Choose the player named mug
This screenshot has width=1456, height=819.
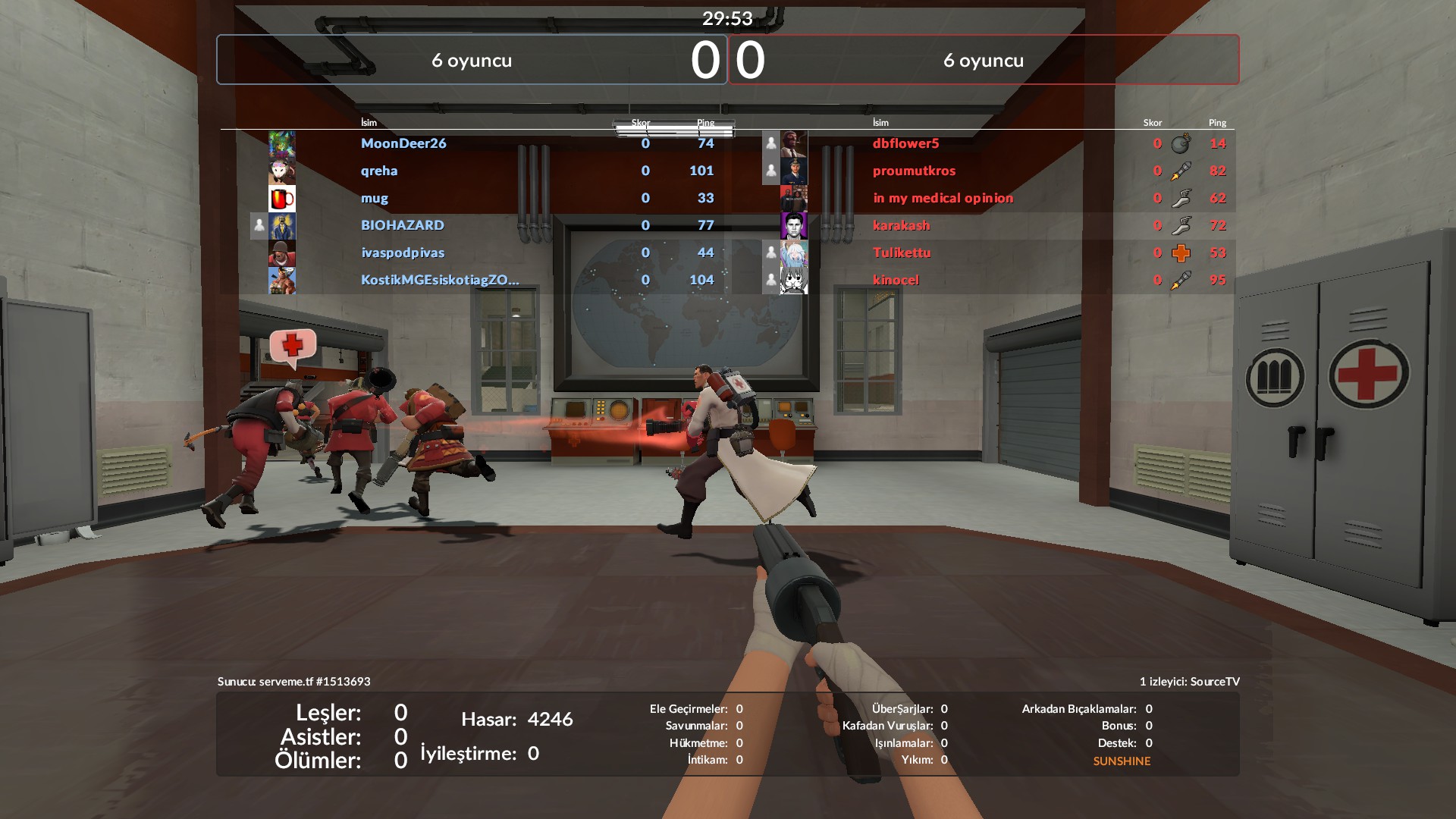point(375,198)
